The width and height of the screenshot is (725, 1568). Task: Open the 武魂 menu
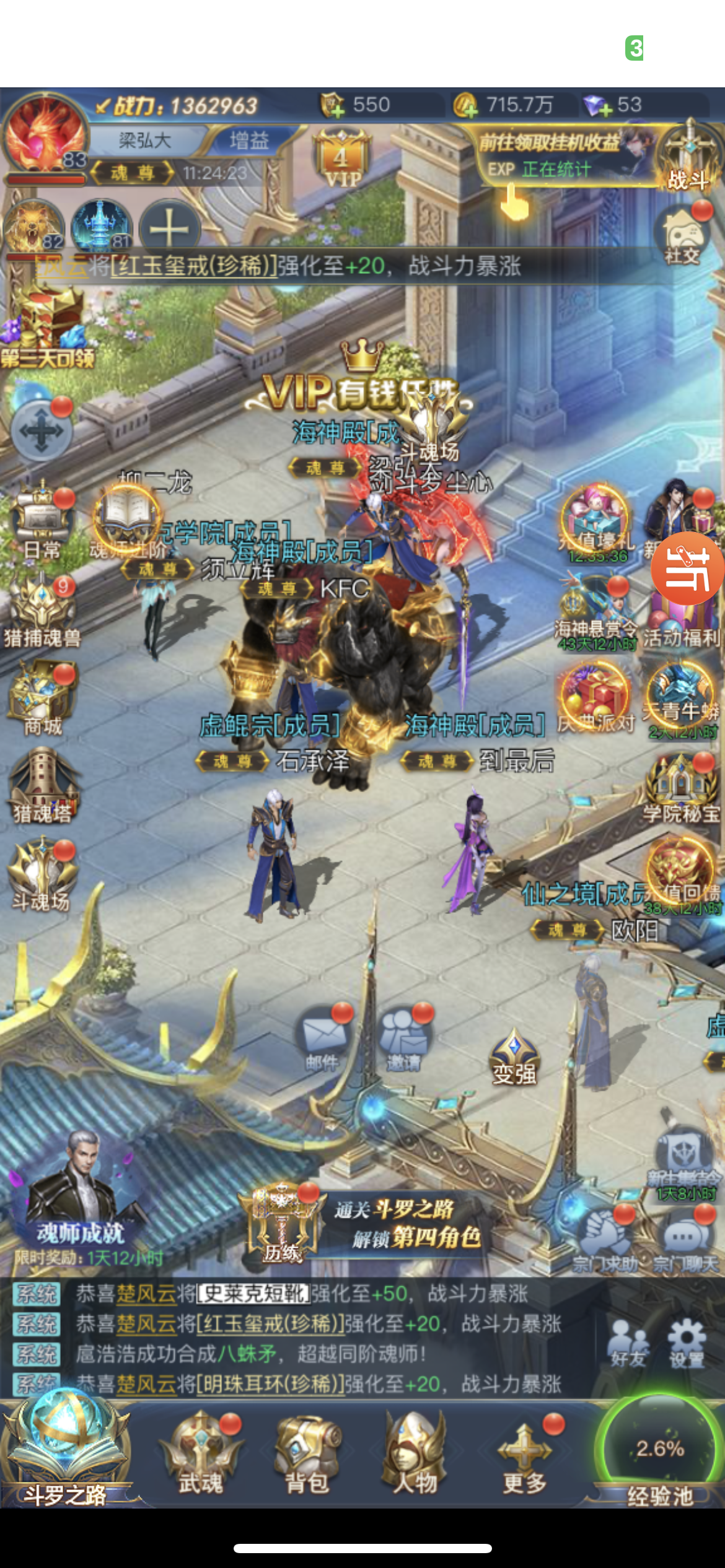(x=201, y=1453)
